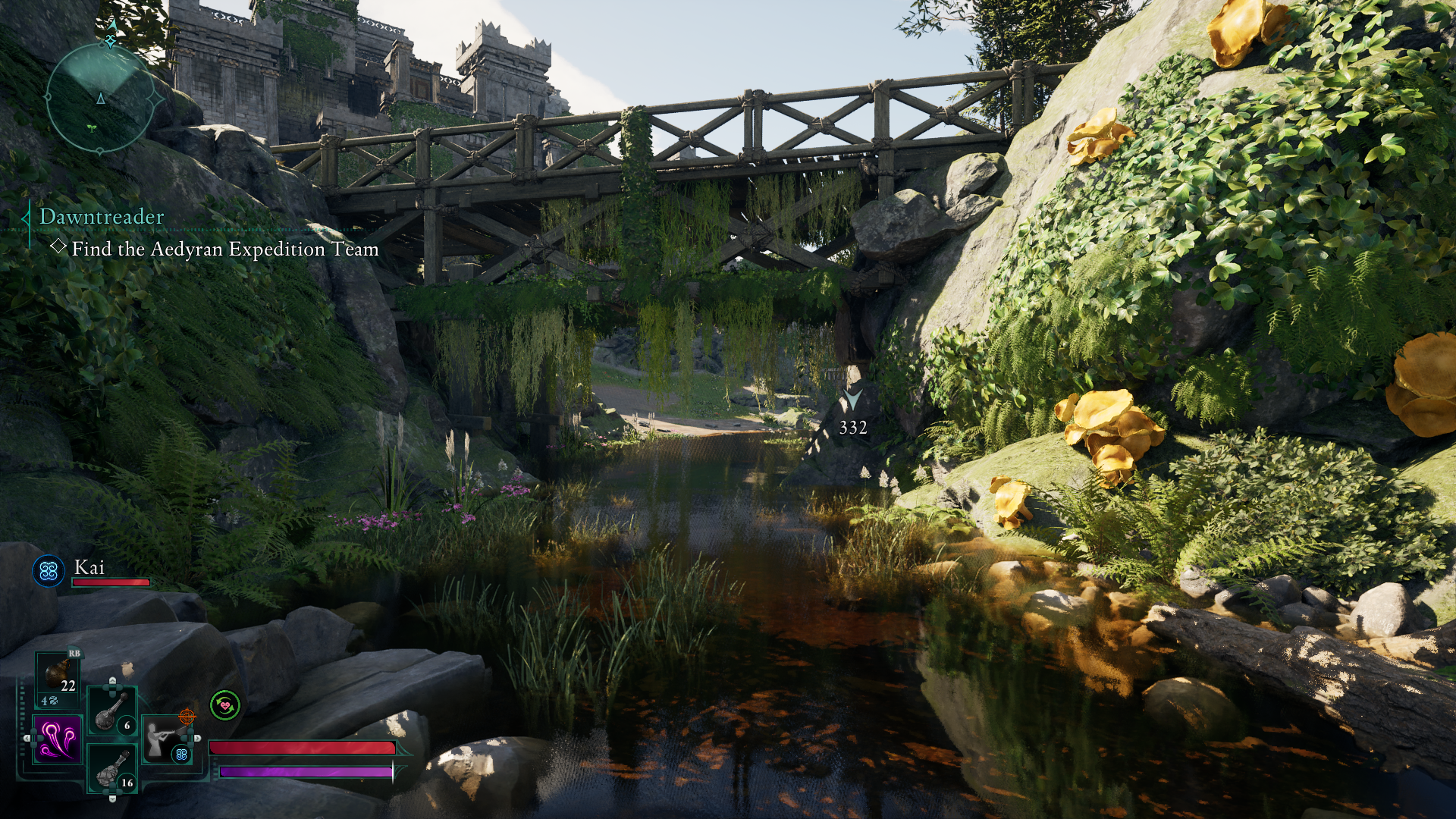Select the grey potion slot with 16
The width and height of the screenshot is (1456, 819).
[x=112, y=770]
